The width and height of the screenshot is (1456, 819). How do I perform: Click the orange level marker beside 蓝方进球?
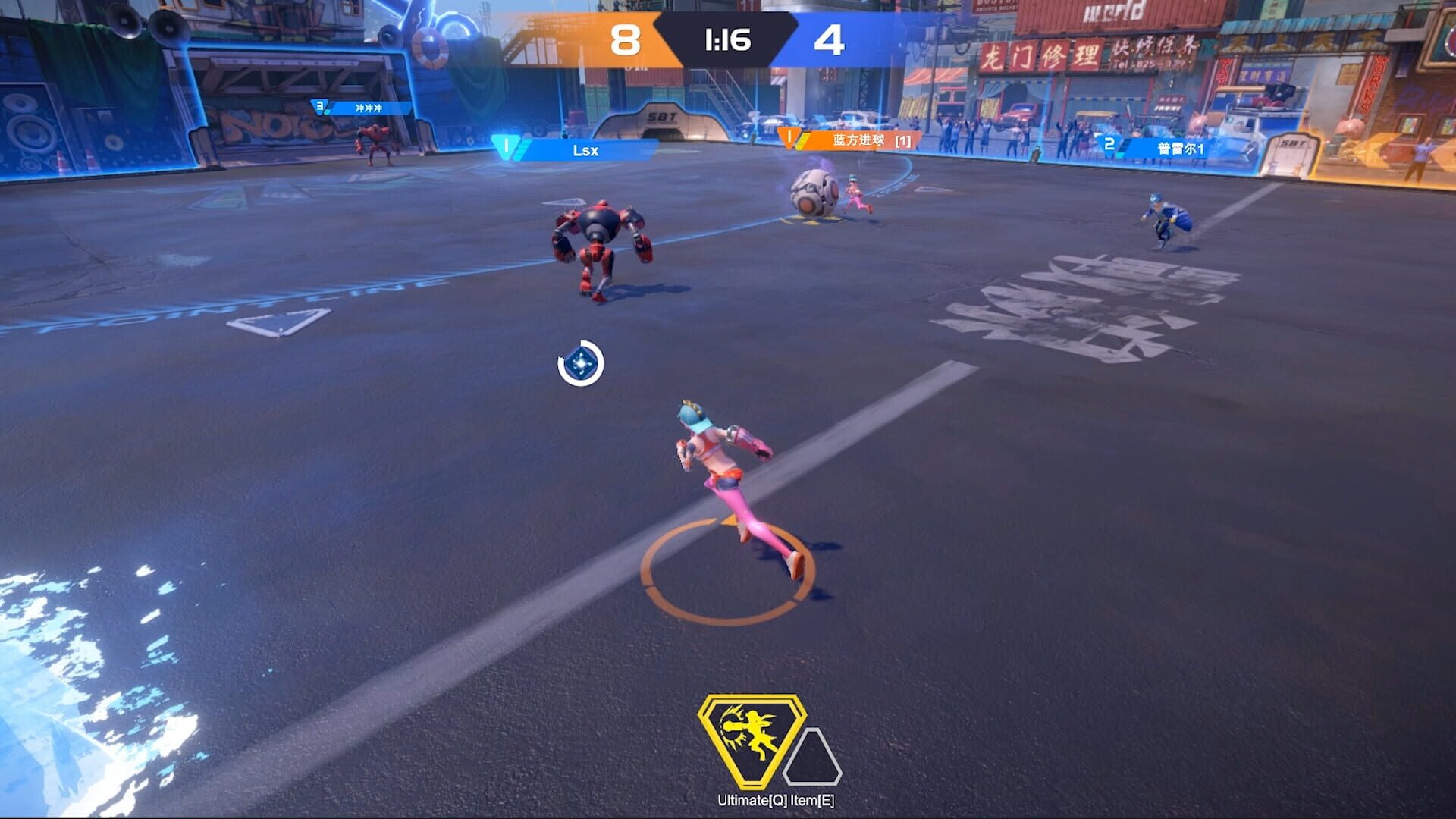(x=789, y=137)
